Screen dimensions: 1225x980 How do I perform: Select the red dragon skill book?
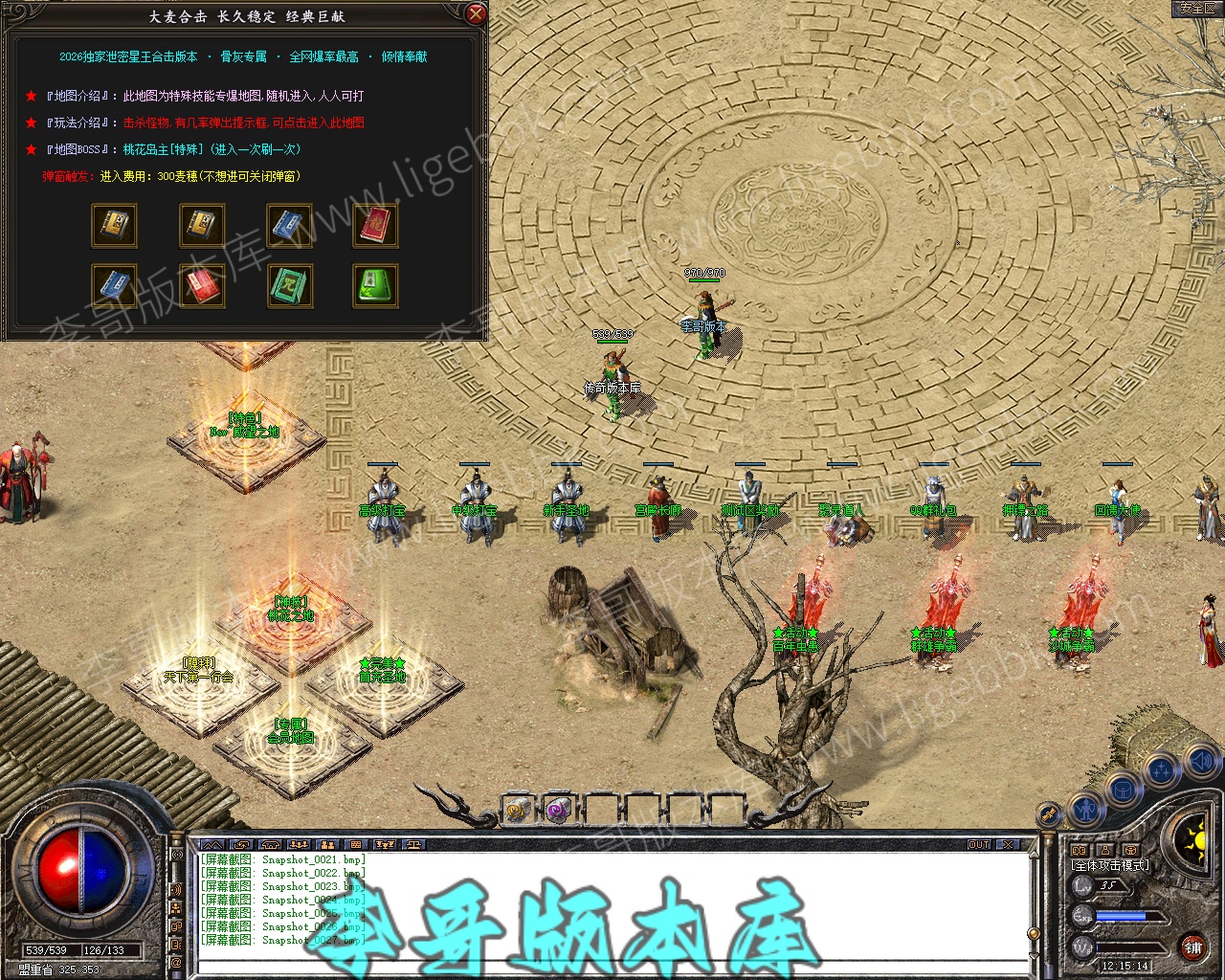[x=375, y=226]
